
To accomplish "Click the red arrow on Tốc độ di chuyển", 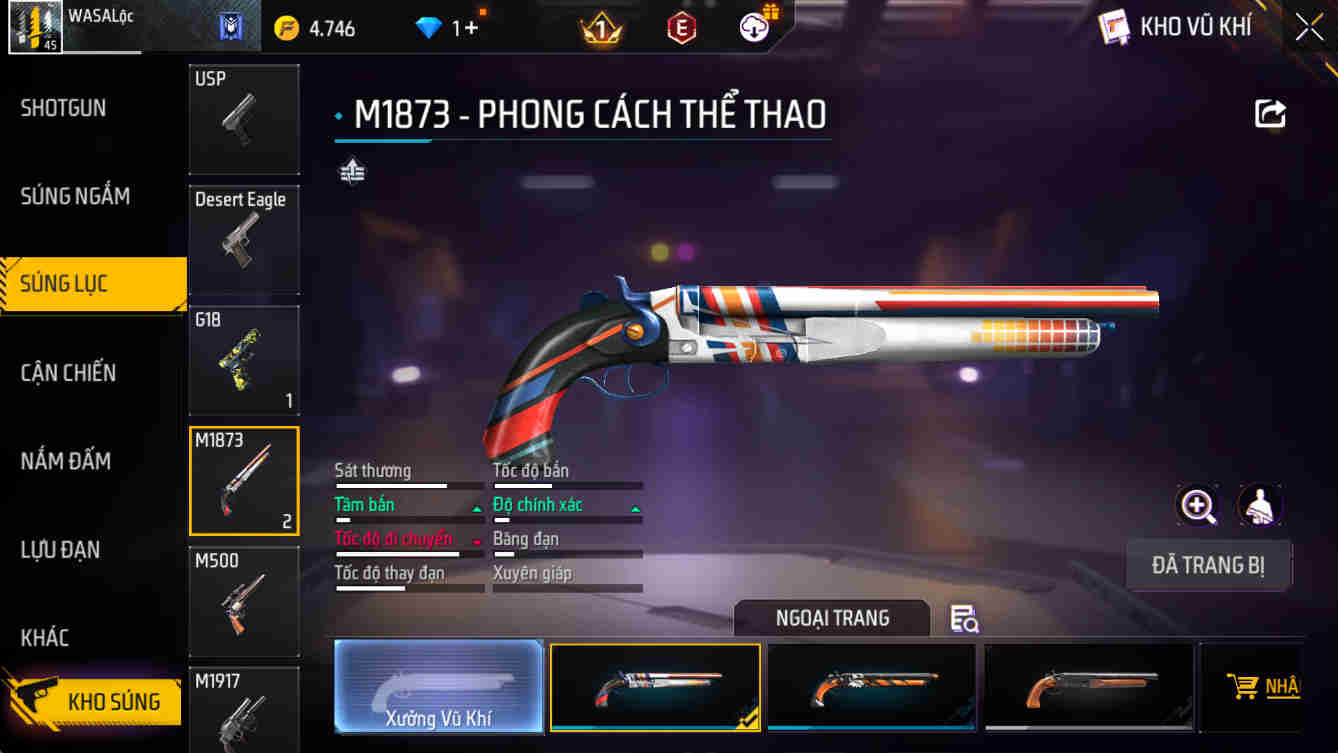I will (475, 539).
